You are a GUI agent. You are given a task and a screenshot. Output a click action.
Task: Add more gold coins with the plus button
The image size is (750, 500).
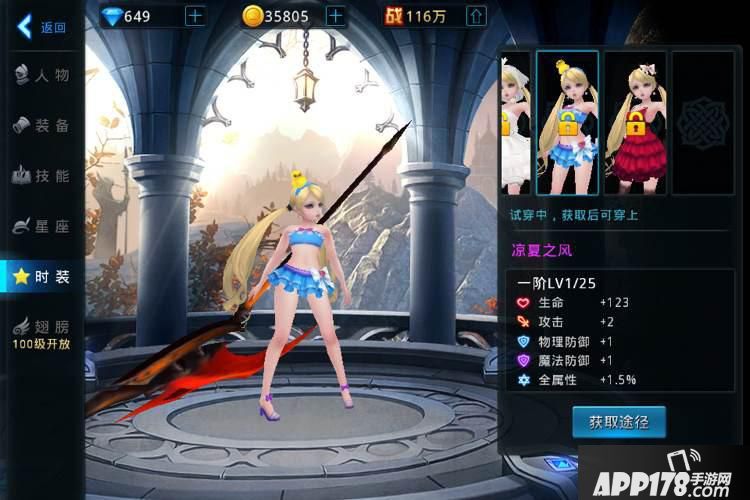[335, 16]
